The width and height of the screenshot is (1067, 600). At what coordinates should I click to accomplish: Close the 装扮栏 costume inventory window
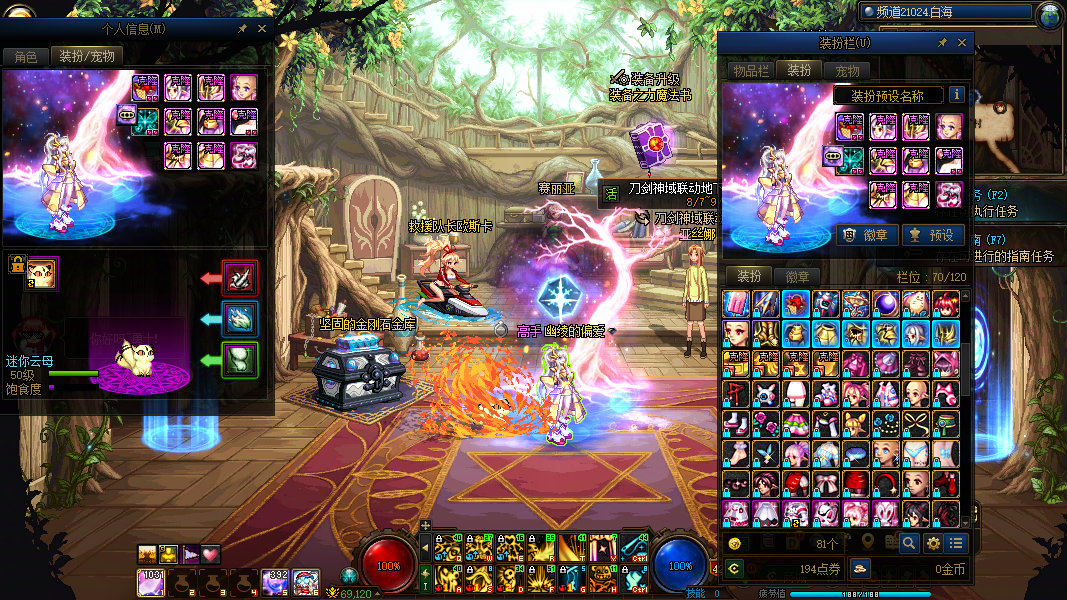(x=962, y=43)
